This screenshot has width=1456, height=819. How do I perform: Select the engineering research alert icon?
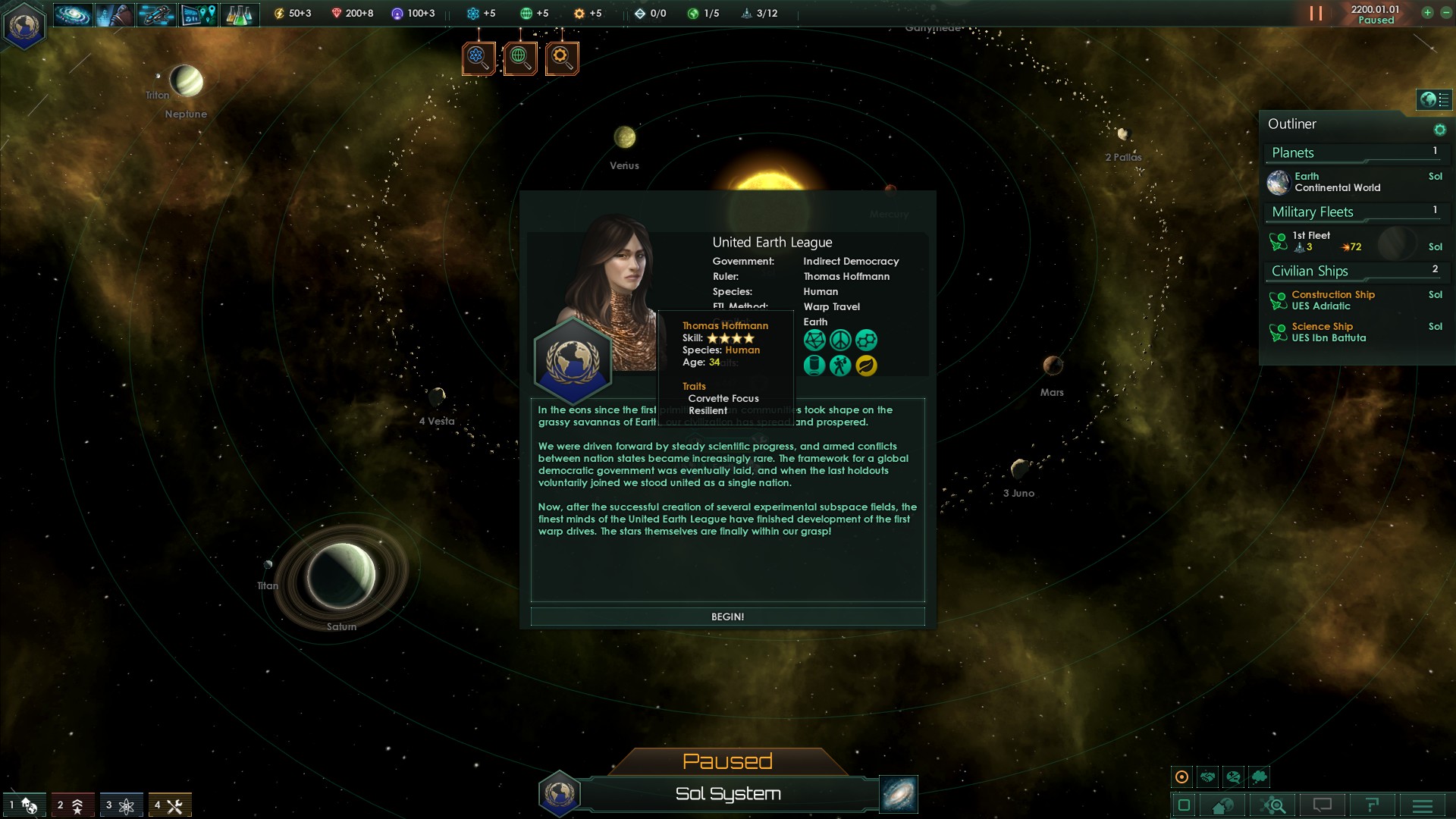click(x=562, y=58)
